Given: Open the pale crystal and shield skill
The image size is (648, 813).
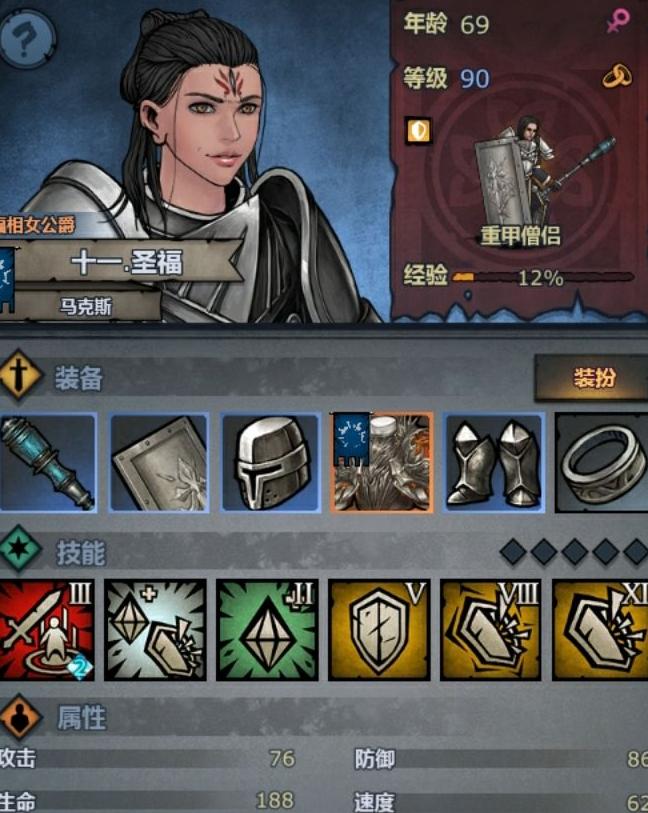Looking at the screenshot, I should pyautogui.click(x=159, y=630).
